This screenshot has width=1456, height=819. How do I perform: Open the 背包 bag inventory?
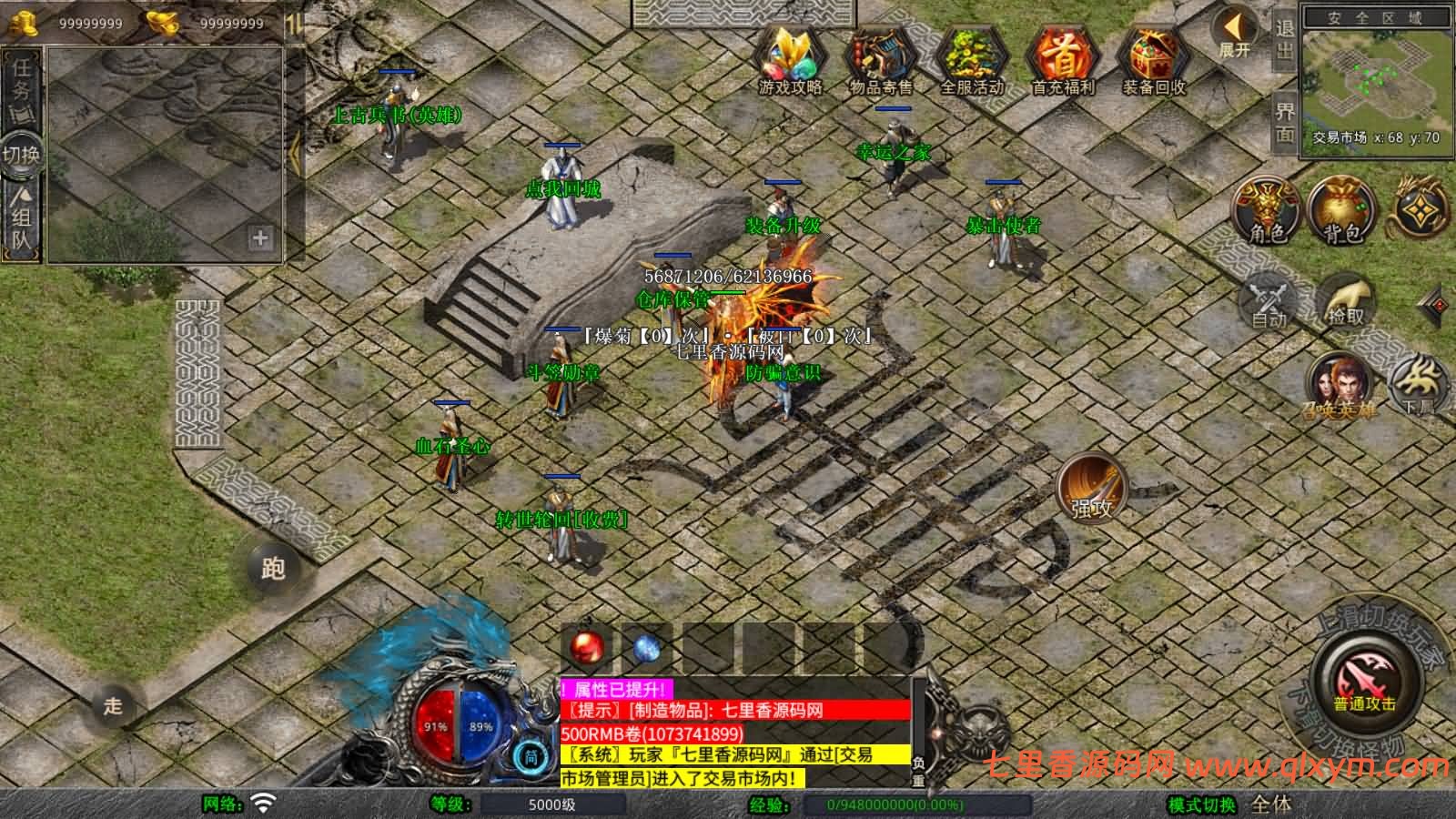click(1341, 211)
